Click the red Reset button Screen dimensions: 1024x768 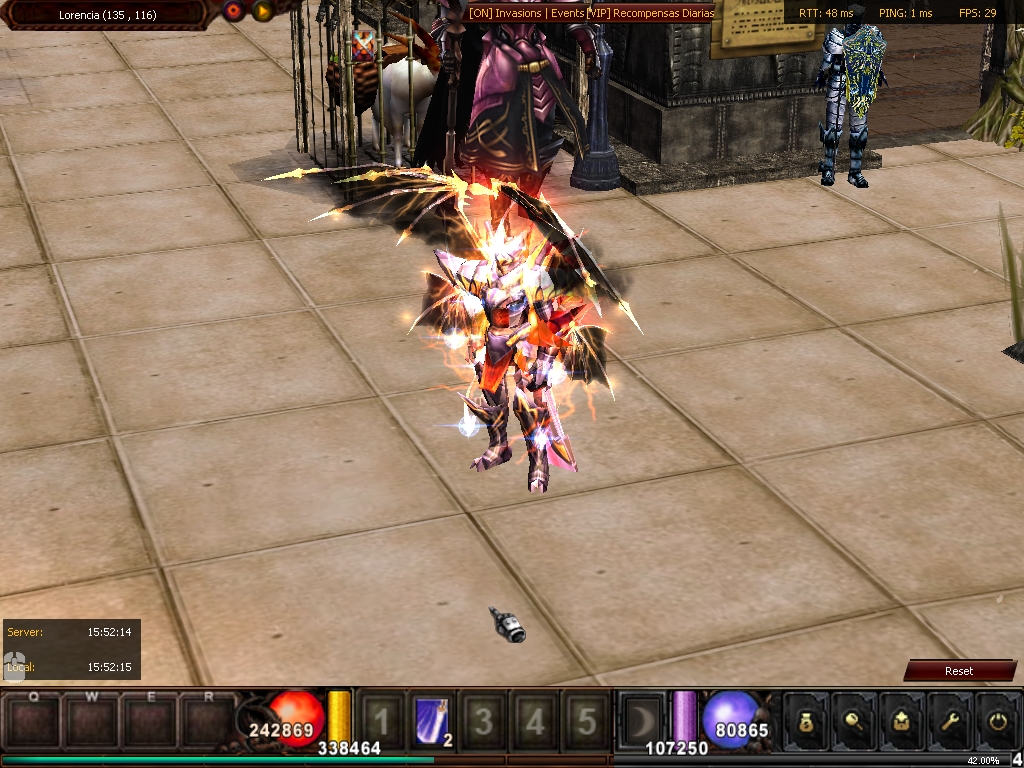pyautogui.click(x=959, y=671)
